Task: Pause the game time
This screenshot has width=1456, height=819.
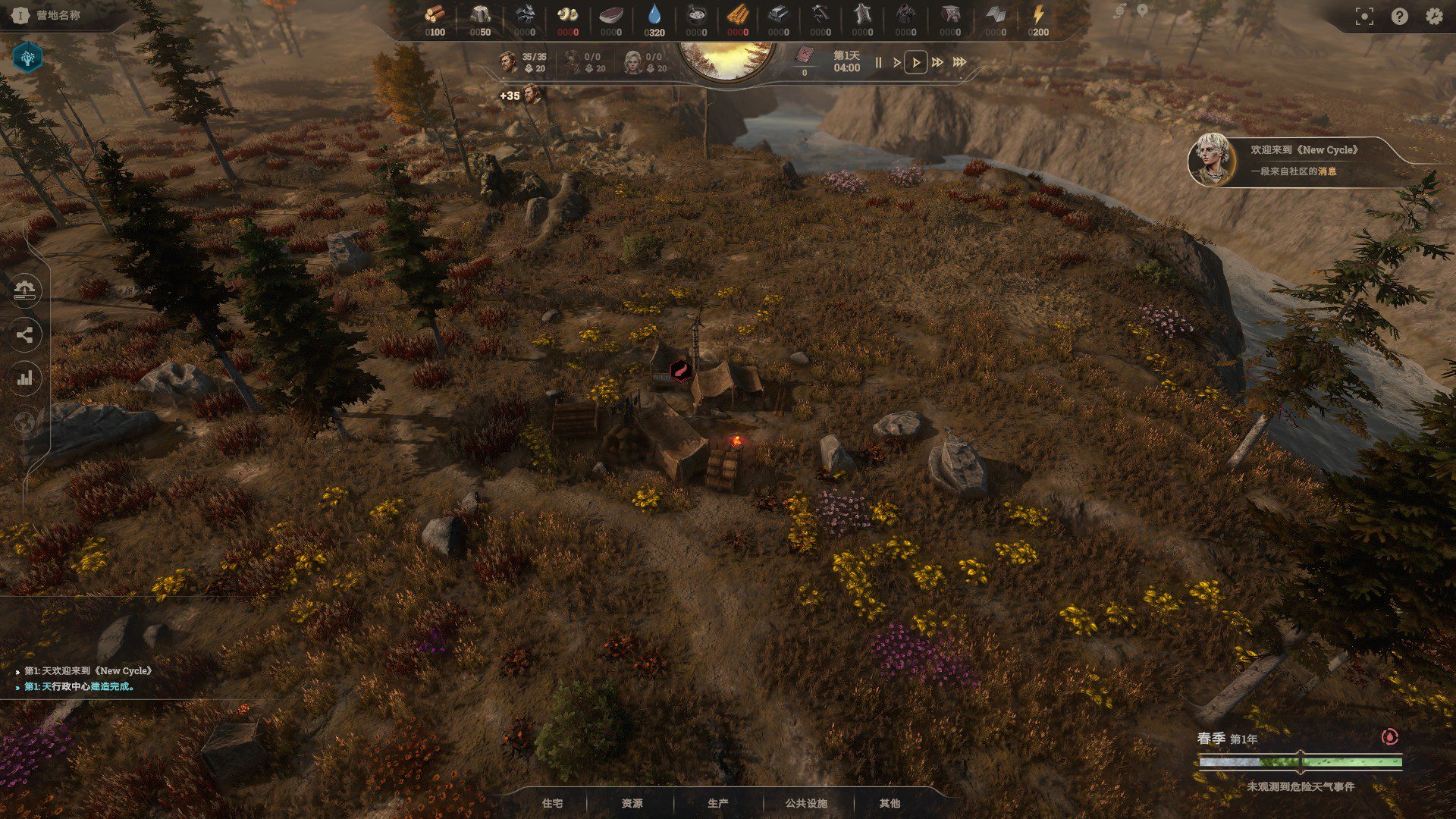Action: 878,62
